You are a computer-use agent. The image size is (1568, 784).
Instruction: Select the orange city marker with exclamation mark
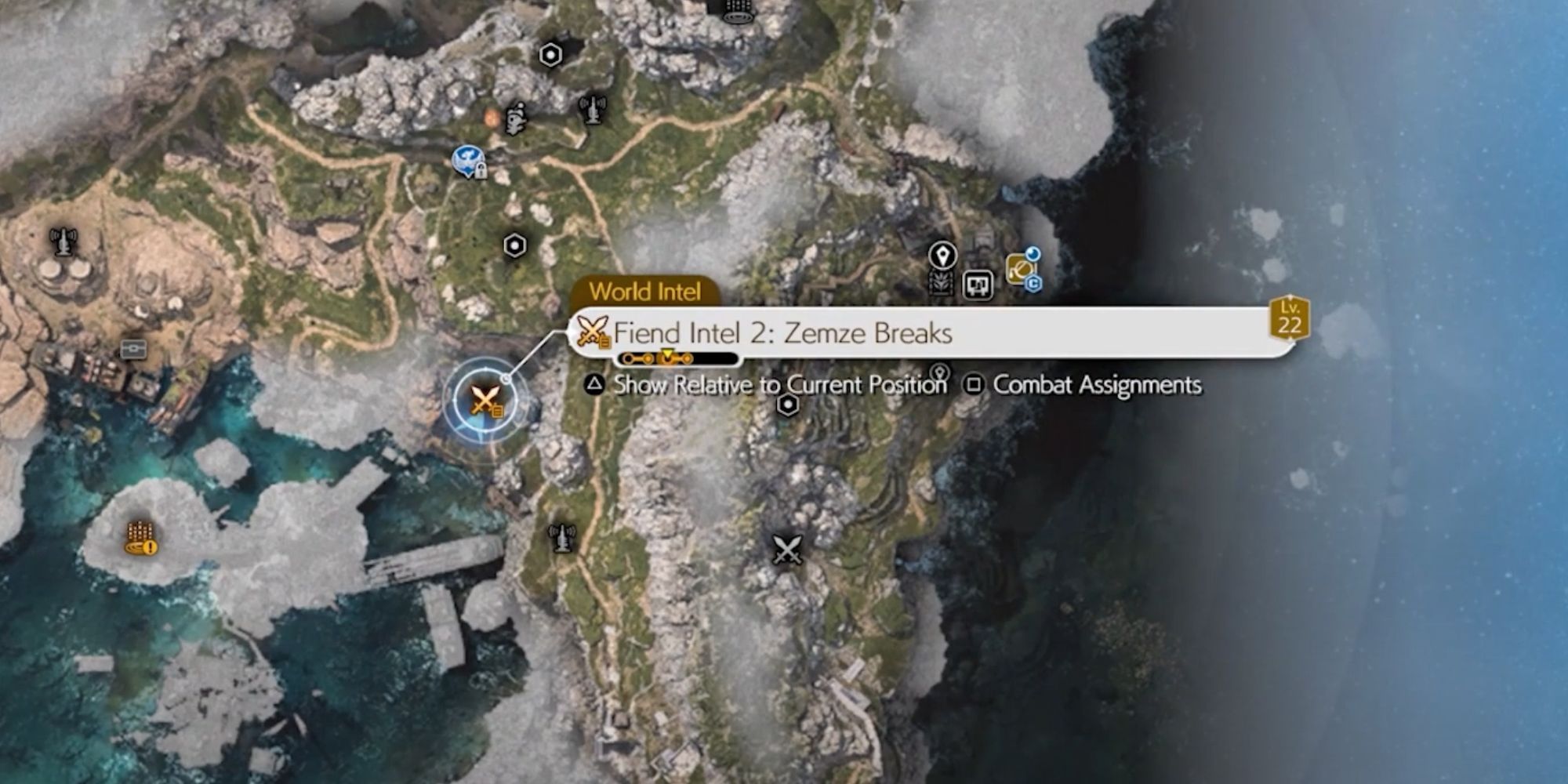[141, 539]
